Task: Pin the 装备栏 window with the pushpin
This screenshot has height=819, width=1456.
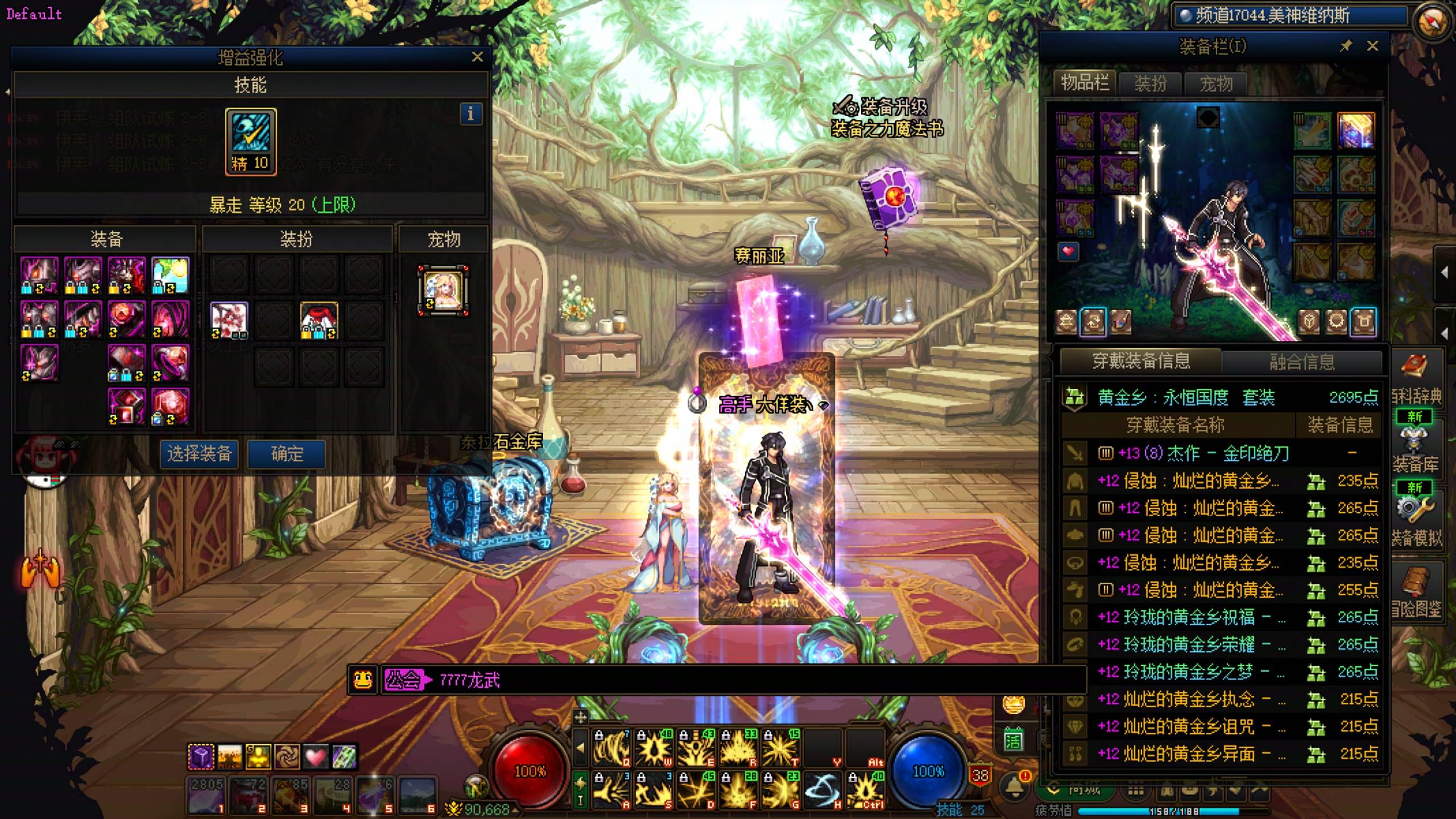Action: (x=1346, y=46)
